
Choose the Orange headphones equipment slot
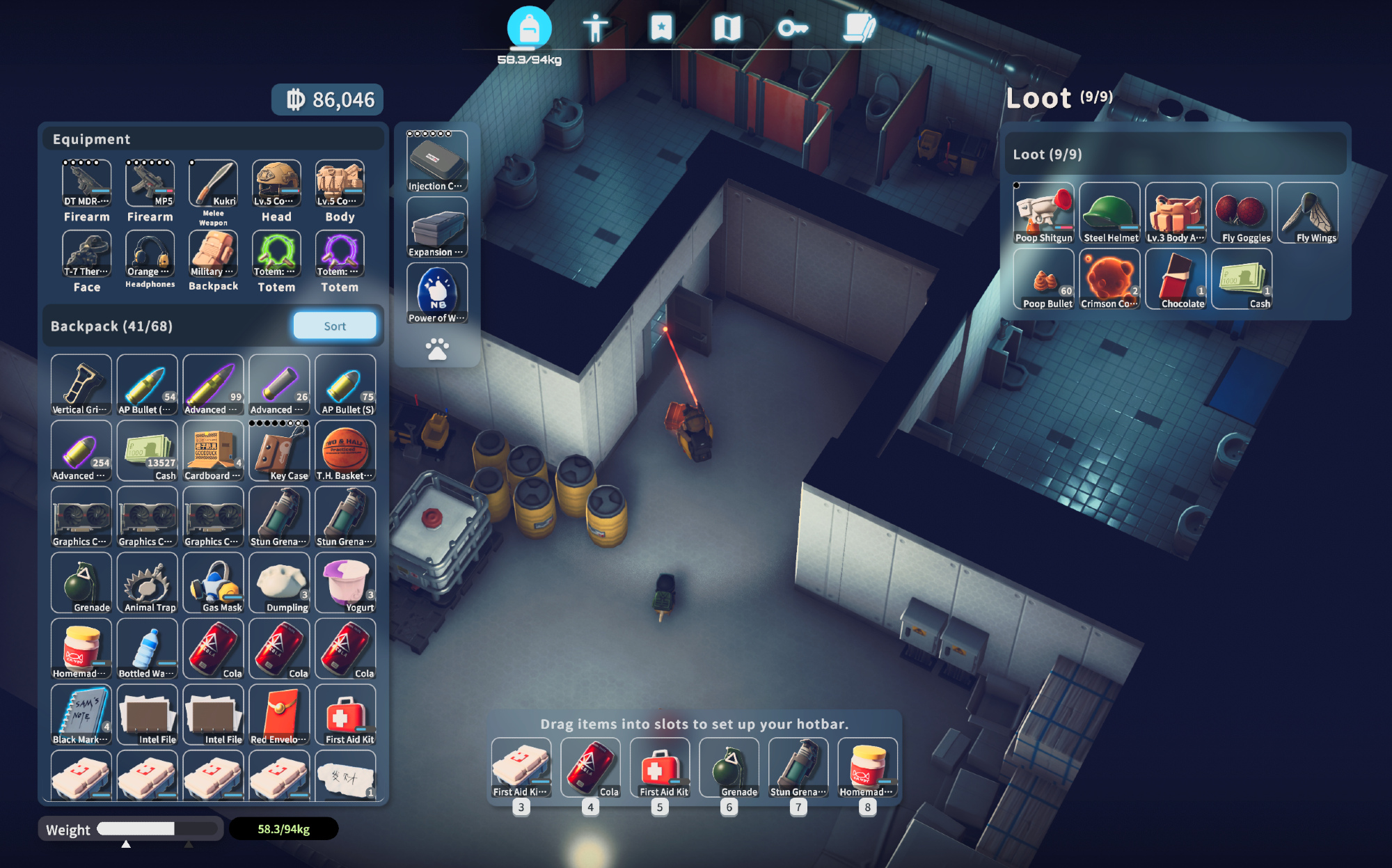coord(150,253)
